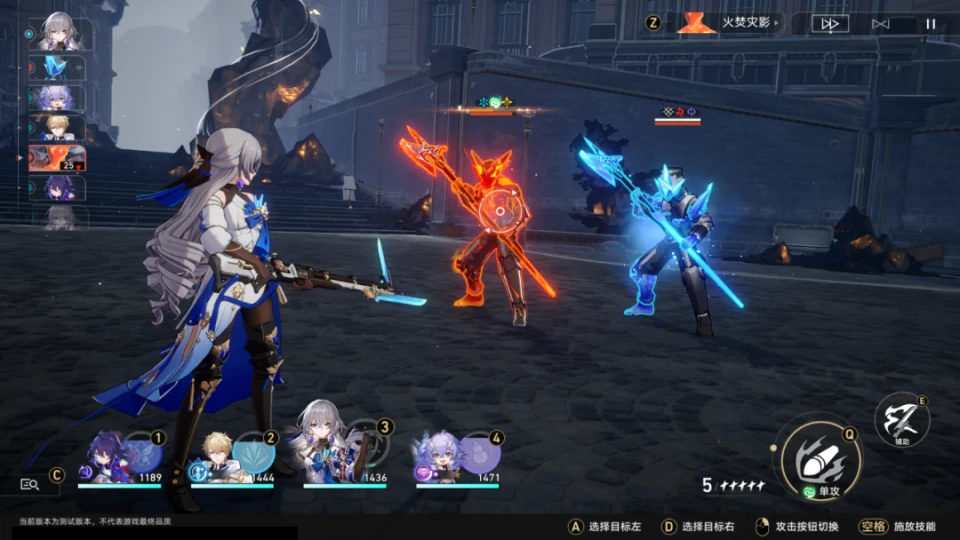This screenshot has height=540, width=960.
Task: Select Bronya's portrait in the party bar
Action: tap(325, 452)
